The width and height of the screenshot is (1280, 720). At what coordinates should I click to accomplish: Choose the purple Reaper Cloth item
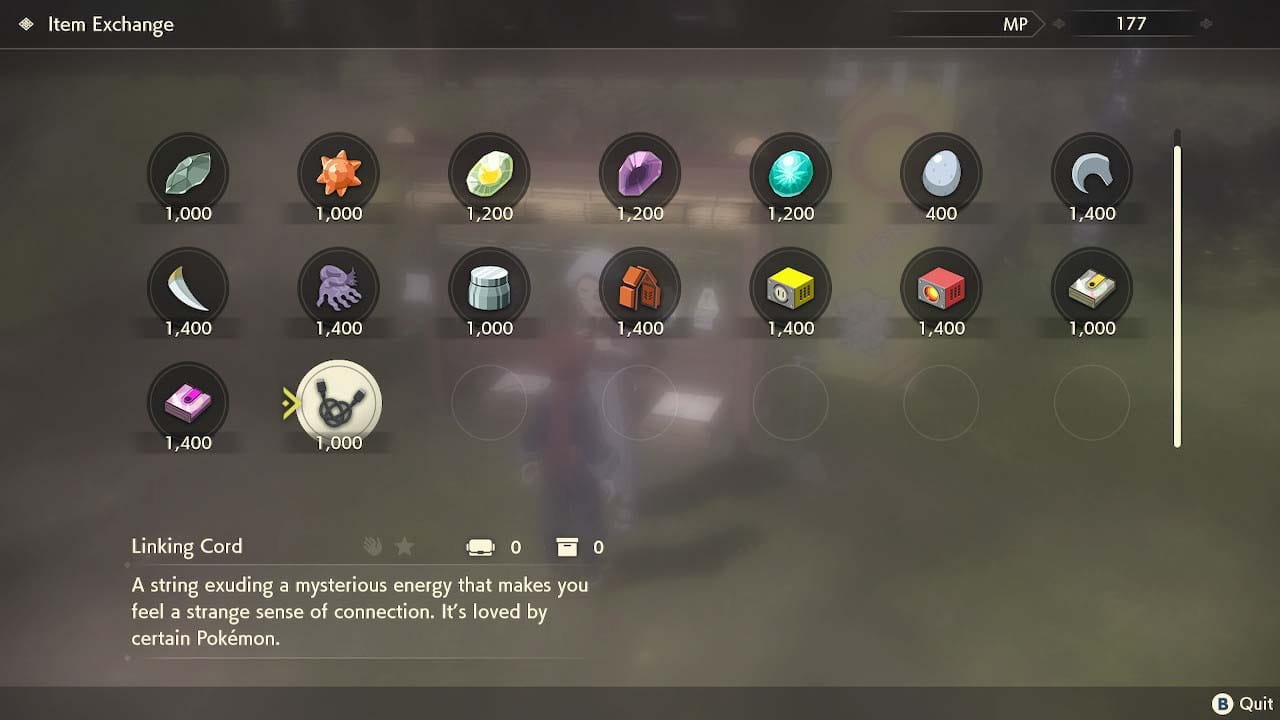[338, 290]
